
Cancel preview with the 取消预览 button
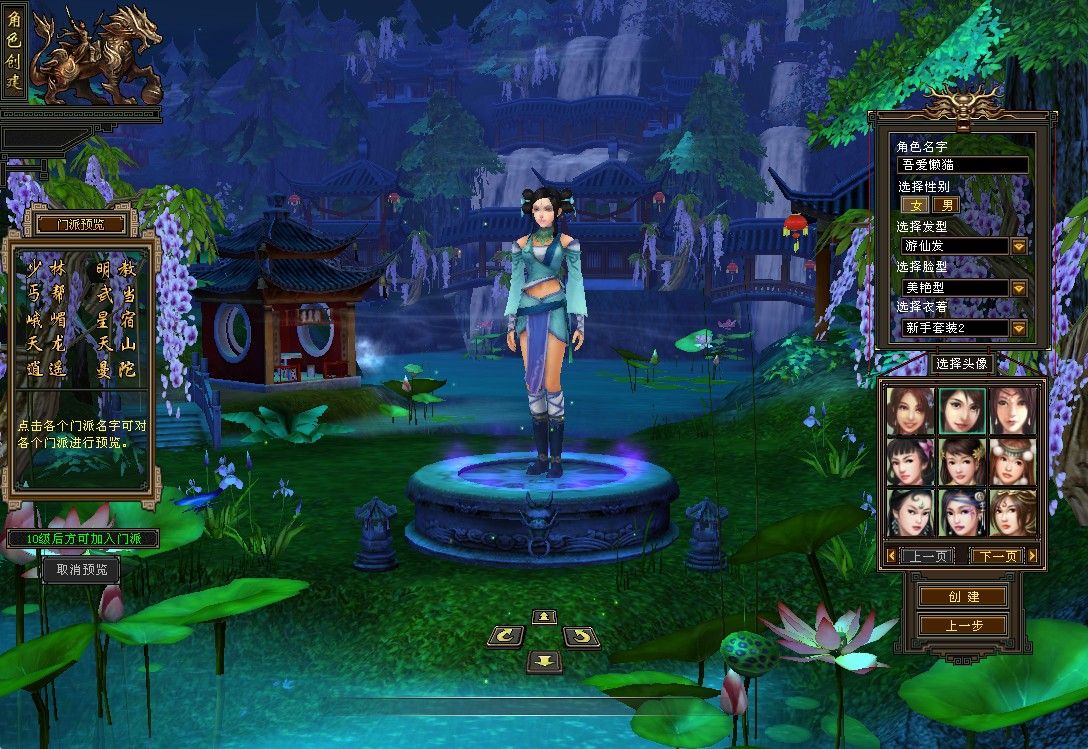[81, 570]
